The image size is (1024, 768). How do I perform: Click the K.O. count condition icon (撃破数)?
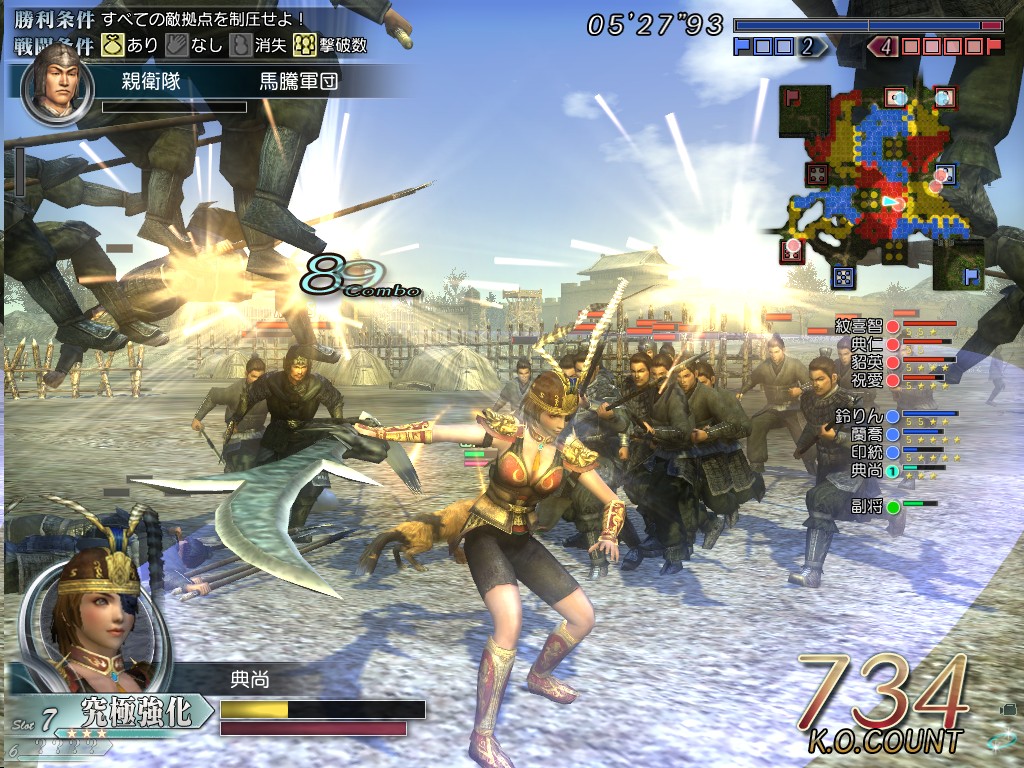click(304, 45)
